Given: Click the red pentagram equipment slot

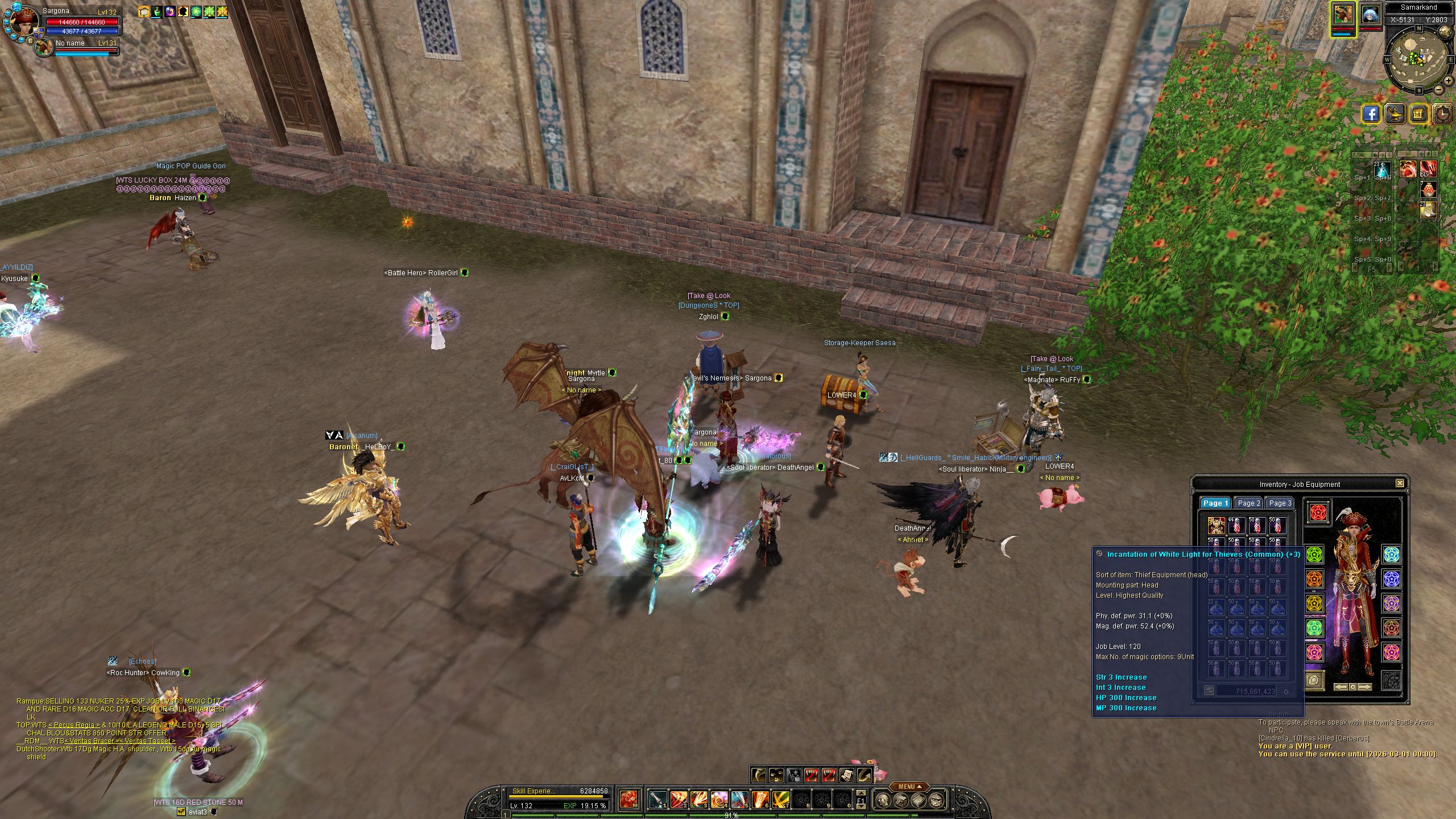Looking at the screenshot, I should point(1318,512).
